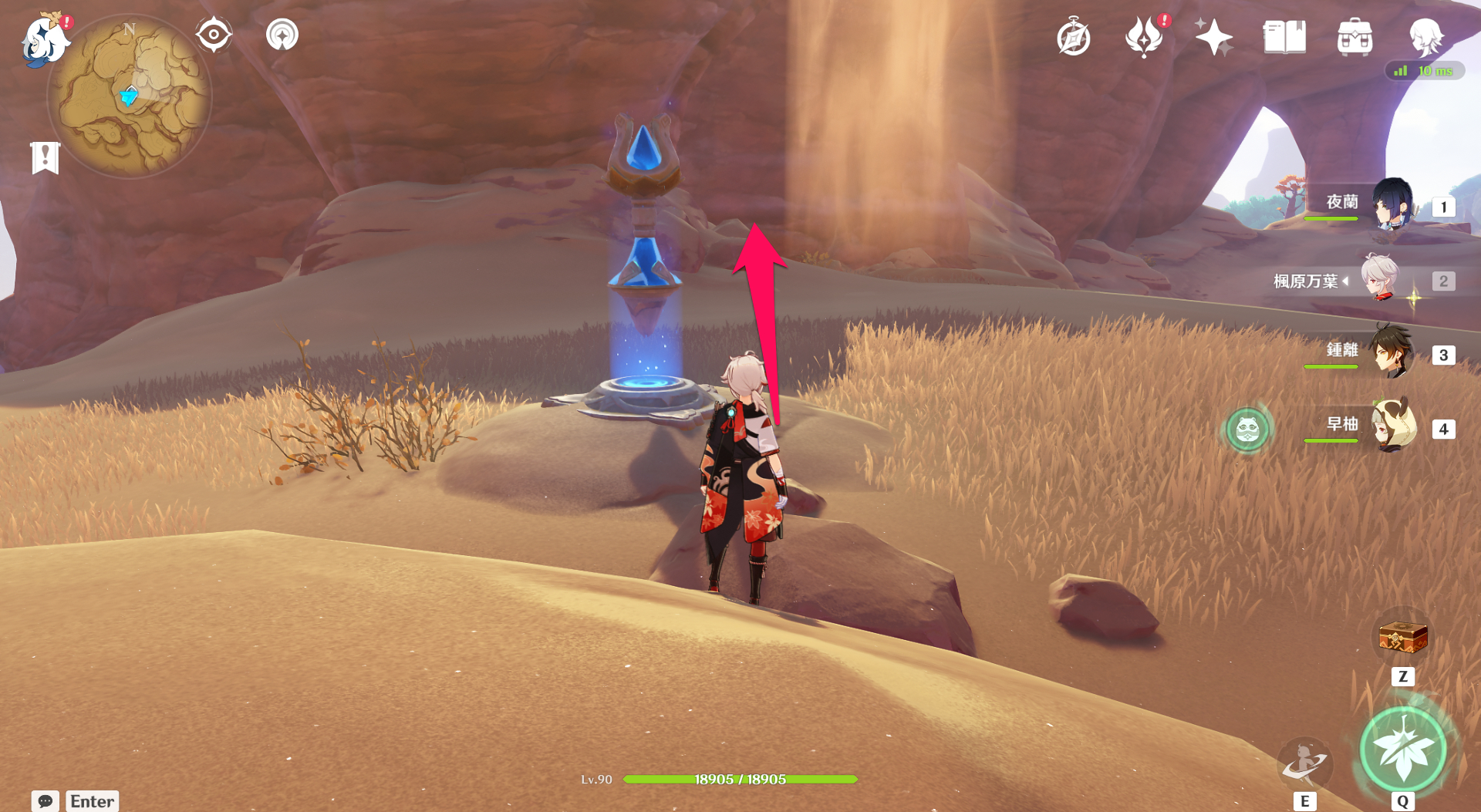1481x812 pixels.
Task: Activate the maple leaf Elemental Burst
Action: pos(1402,749)
